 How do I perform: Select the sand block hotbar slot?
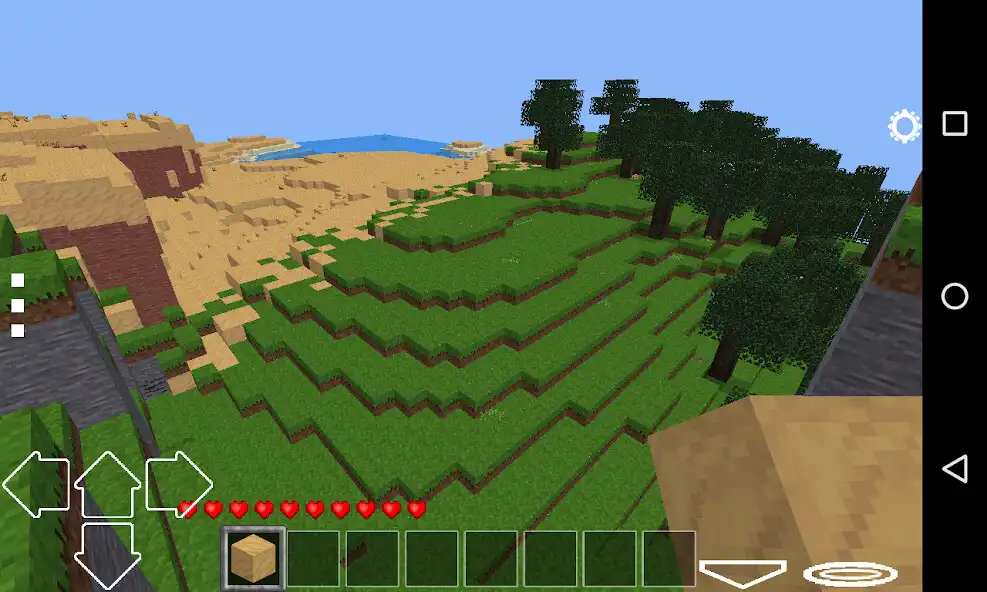(x=253, y=558)
